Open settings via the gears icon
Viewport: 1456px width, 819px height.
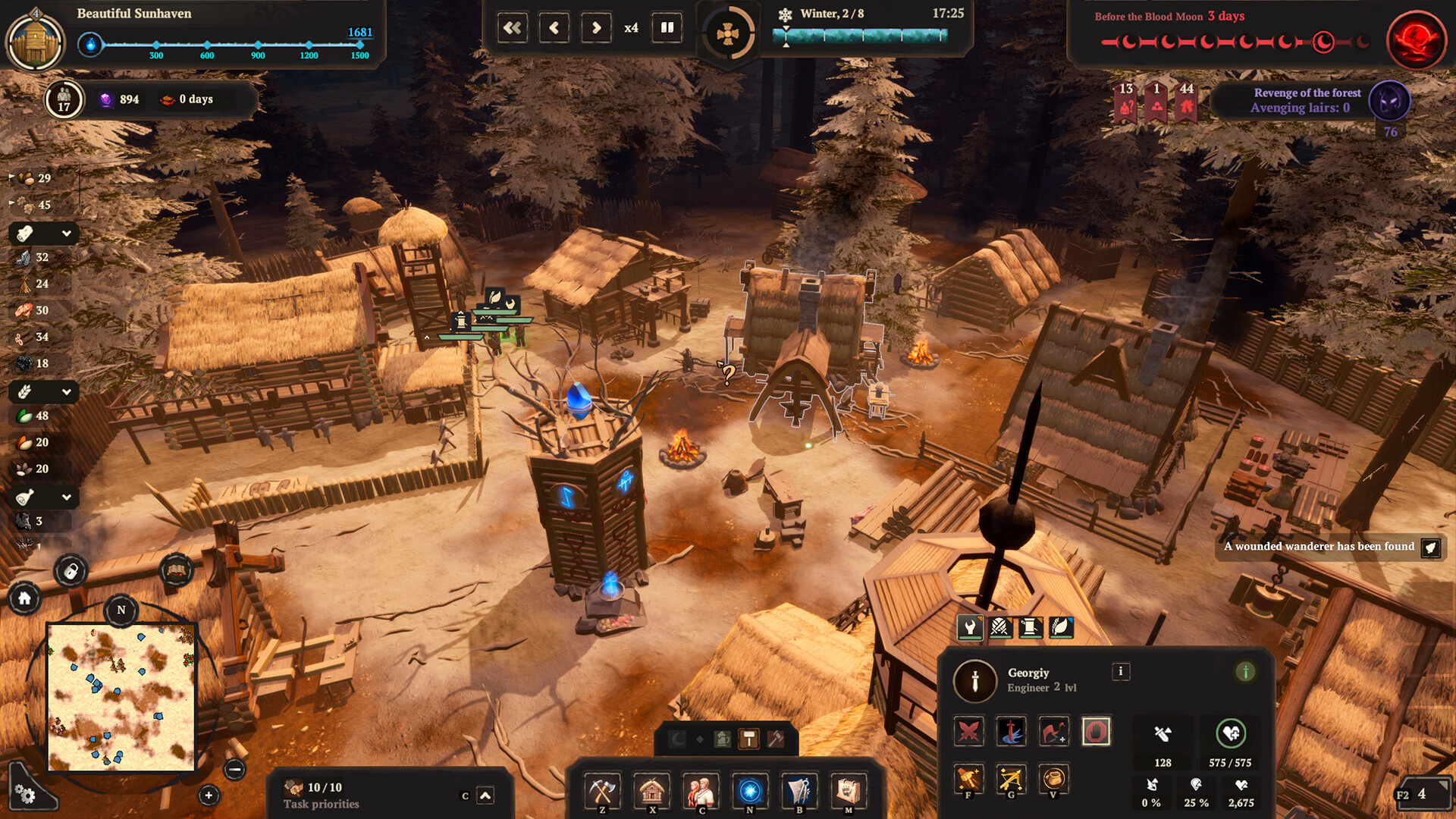click(25, 793)
